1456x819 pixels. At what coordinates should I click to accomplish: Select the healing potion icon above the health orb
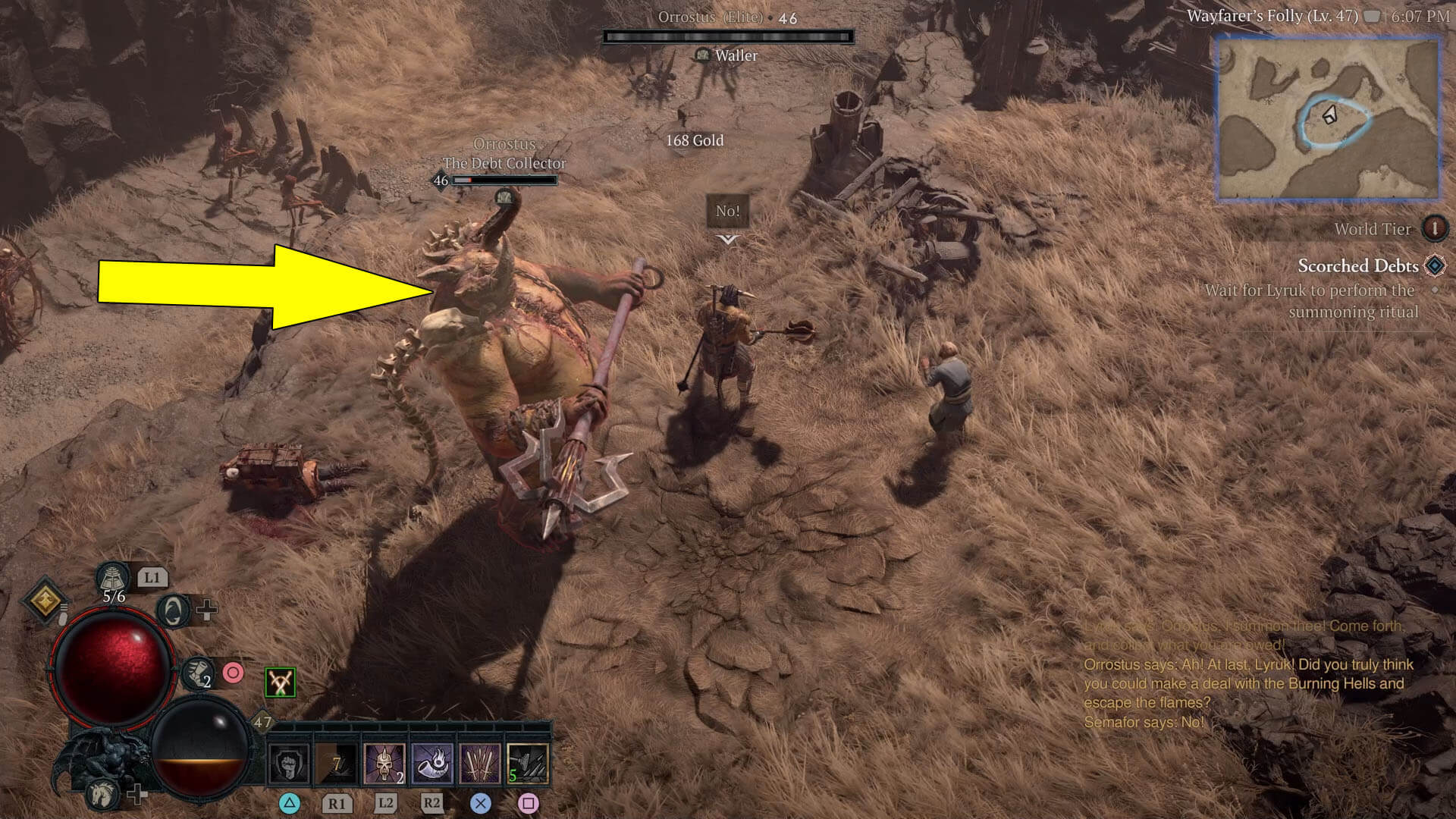pos(112,578)
